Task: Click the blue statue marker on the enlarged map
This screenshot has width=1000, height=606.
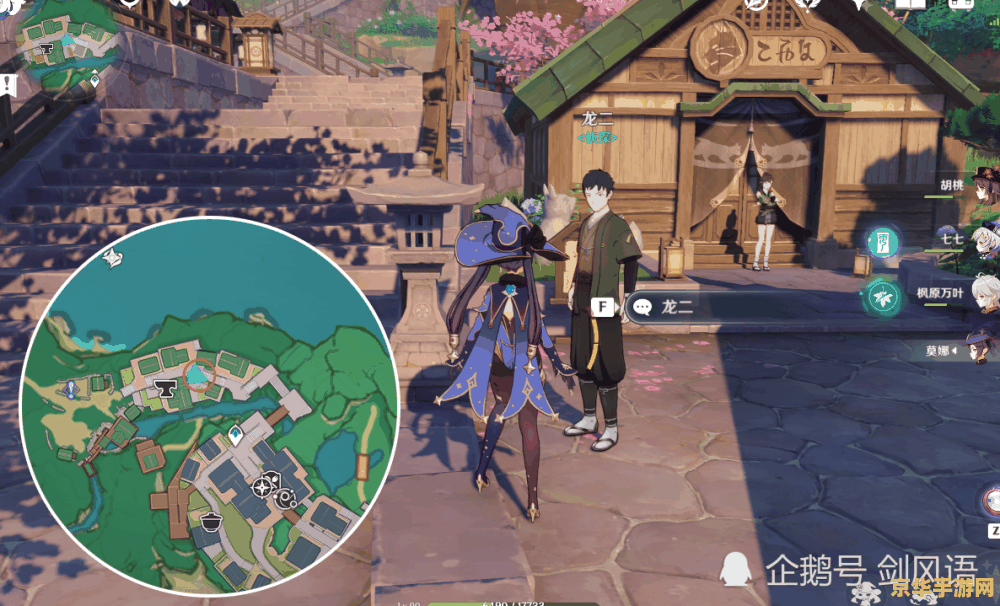Action: pyautogui.click(x=71, y=388)
